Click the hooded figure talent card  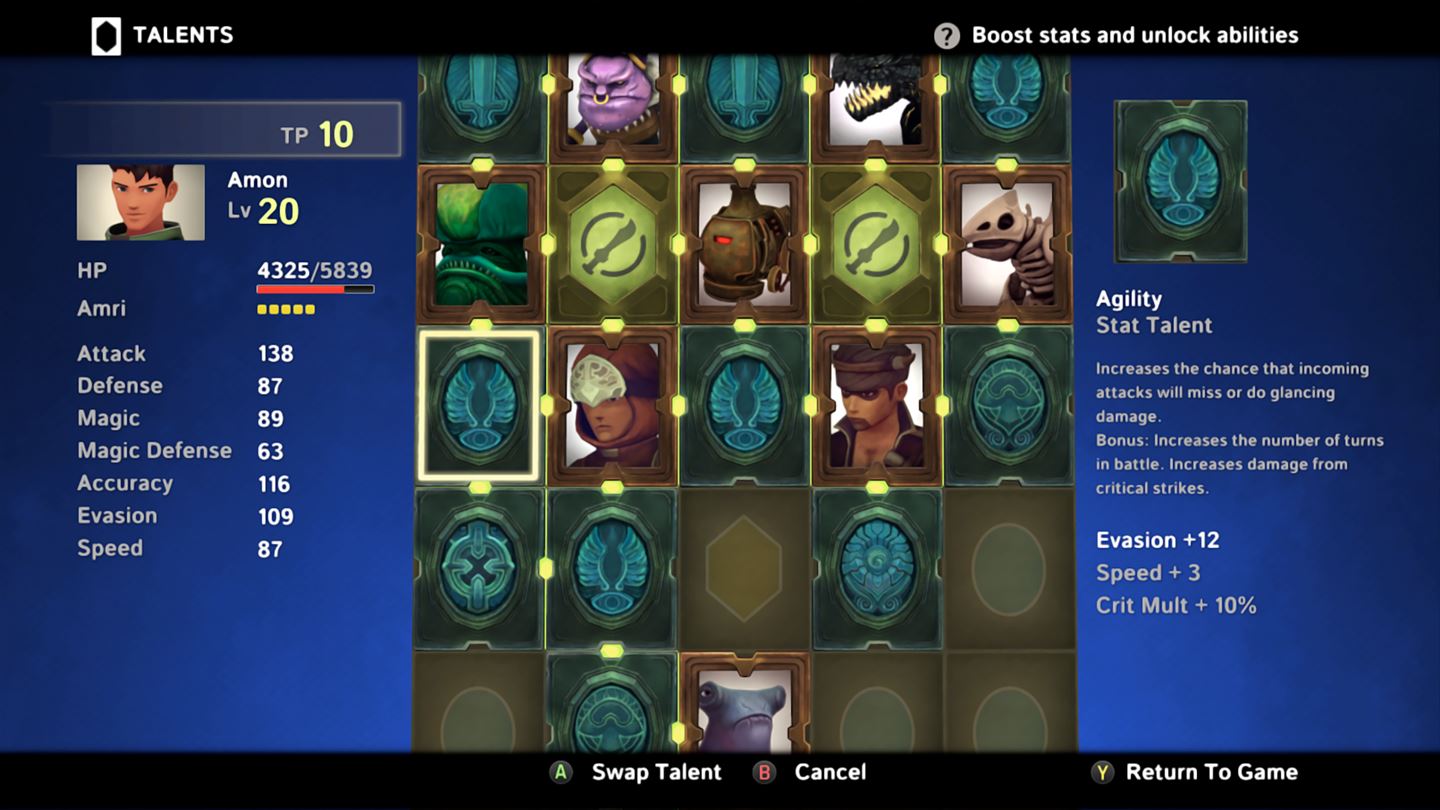612,405
